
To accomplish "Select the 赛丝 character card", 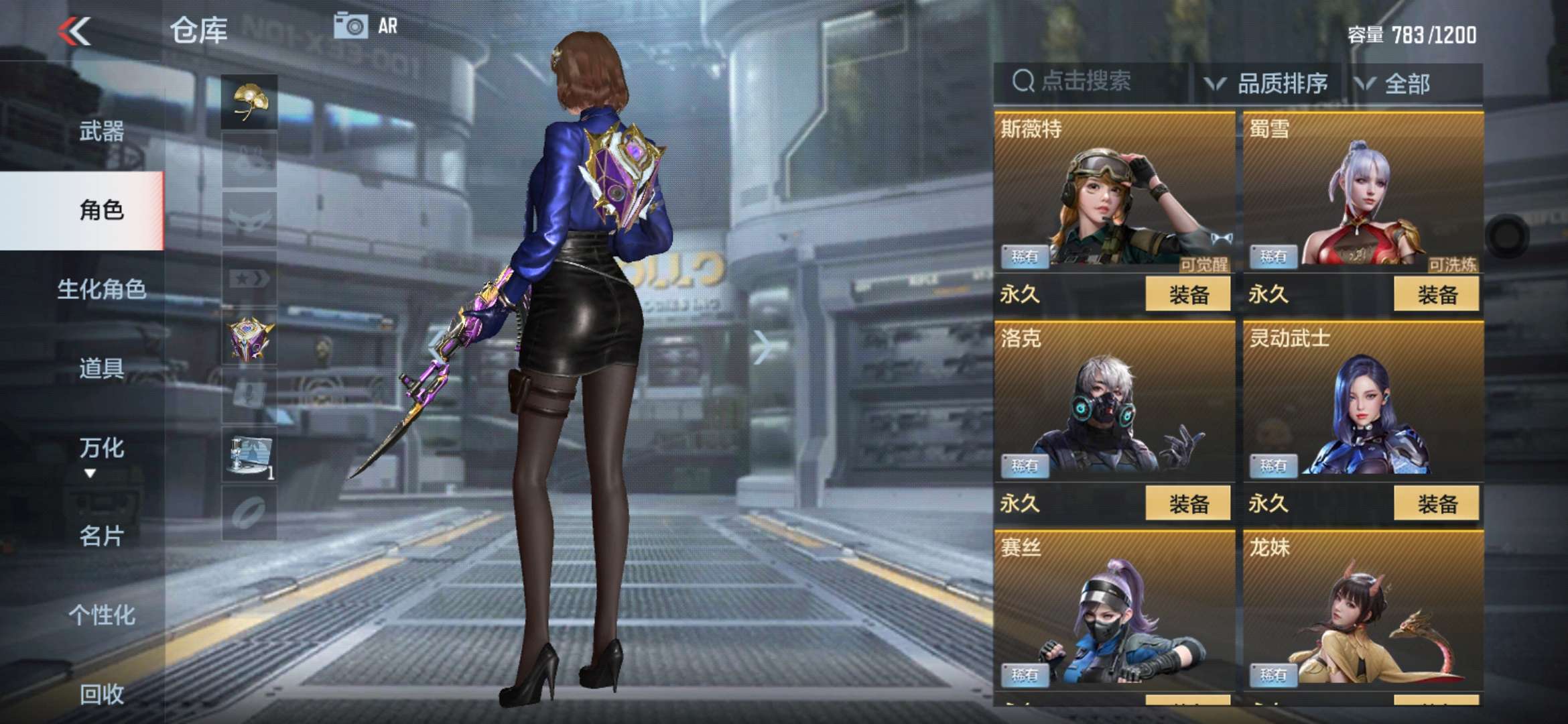I will [1114, 610].
